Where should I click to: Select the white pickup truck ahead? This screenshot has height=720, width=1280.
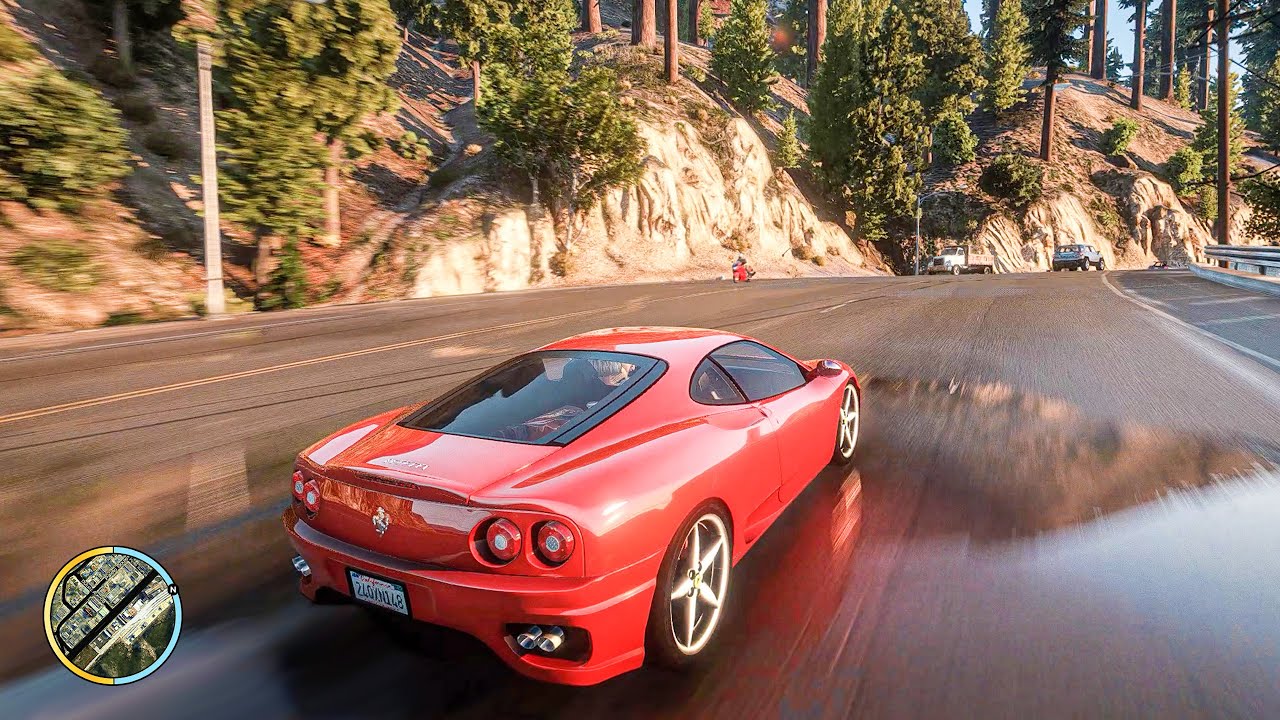(x=959, y=259)
